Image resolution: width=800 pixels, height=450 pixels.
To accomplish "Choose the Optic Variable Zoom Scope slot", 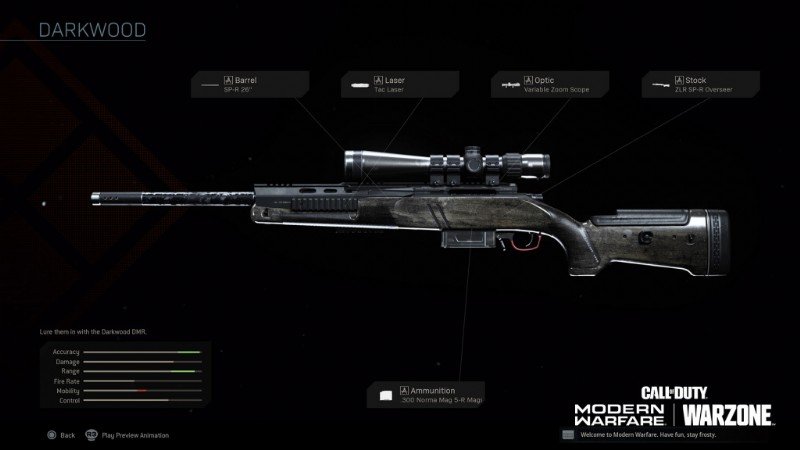I will [x=549, y=84].
